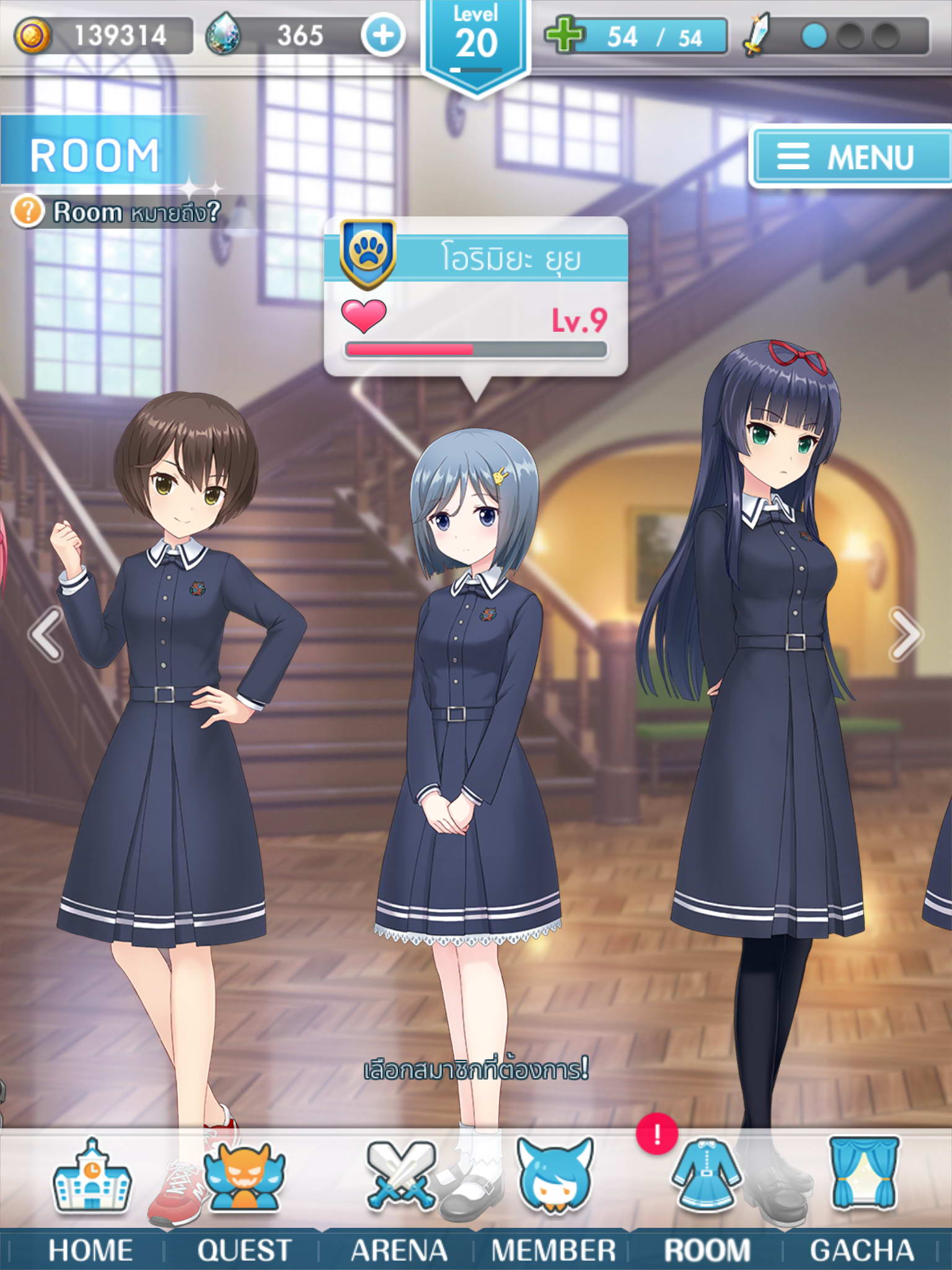952x1270 pixels.
Task: Show previous members with the left arrow
Action: (45, 634)
